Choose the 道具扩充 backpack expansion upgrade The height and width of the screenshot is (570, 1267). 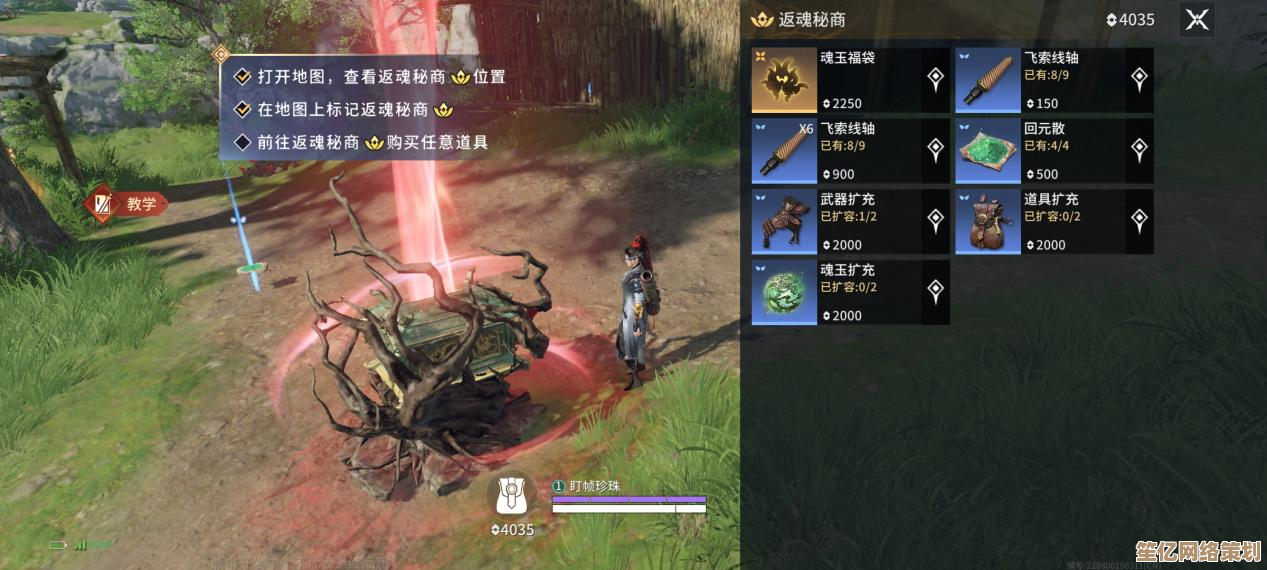[x=1054, y=222]
